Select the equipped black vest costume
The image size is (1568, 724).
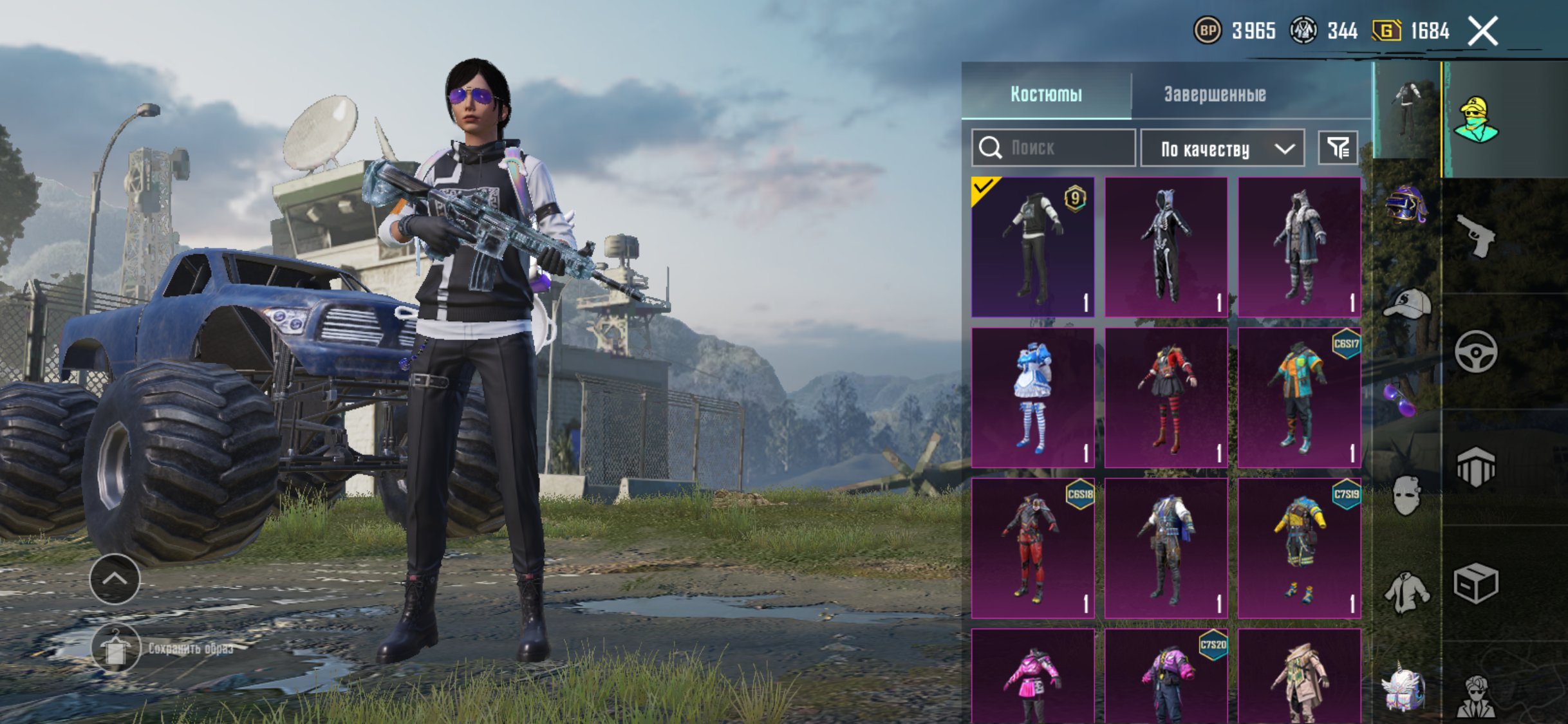pos(1032,247)
